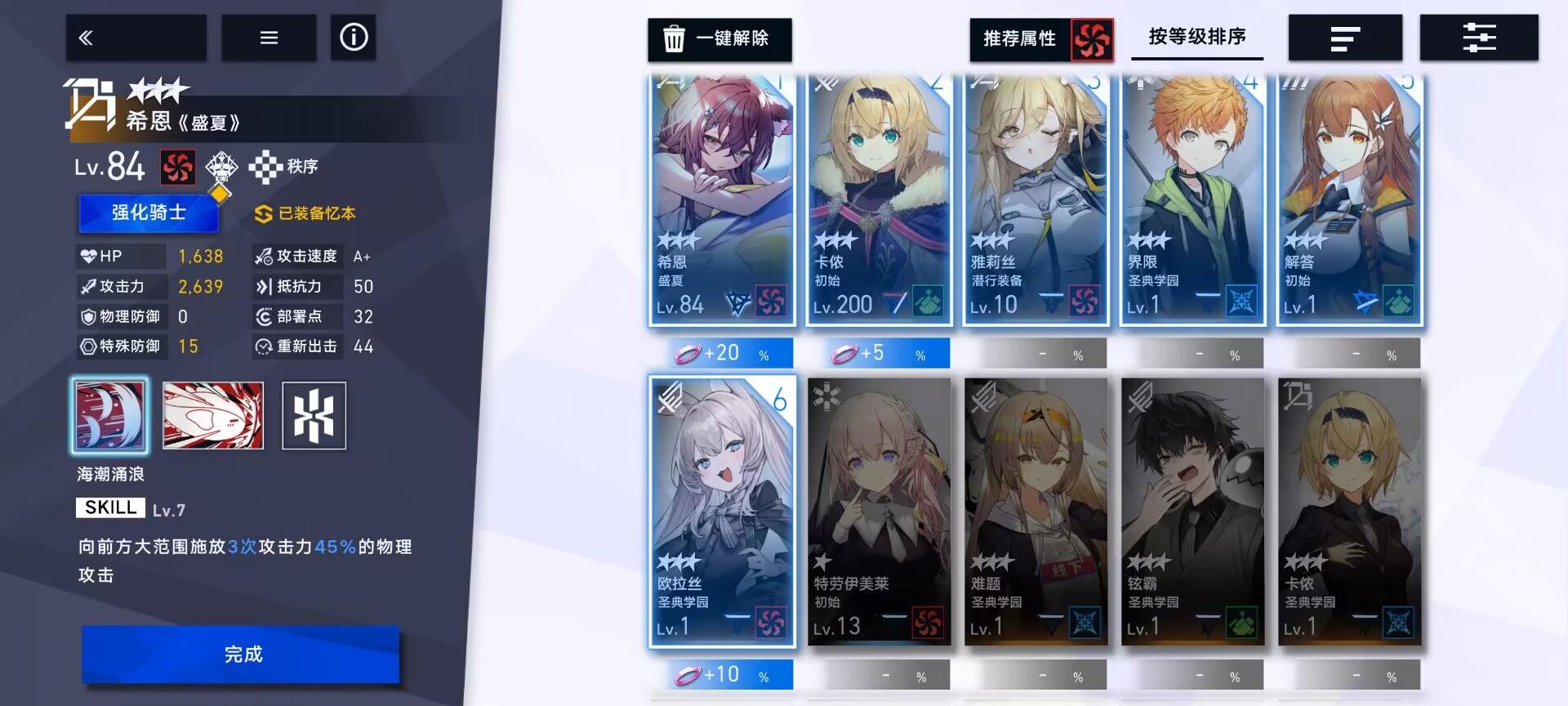This screenshot has height=706, width=1568.
Task: Open the hamburger menu at top left
Action: click(269, 37)
